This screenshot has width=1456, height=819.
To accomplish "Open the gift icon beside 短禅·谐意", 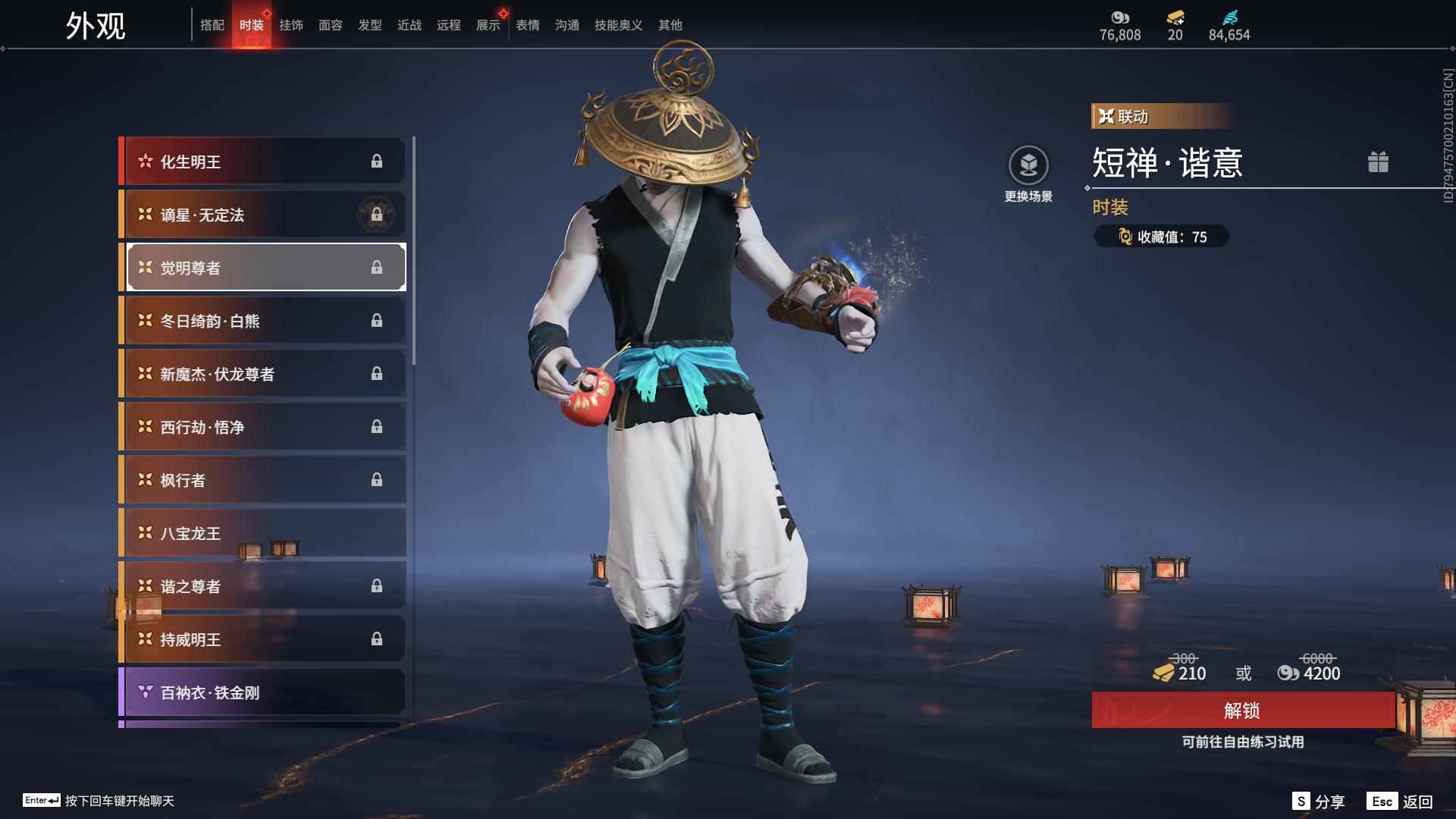I will (x=1379, y=162).
